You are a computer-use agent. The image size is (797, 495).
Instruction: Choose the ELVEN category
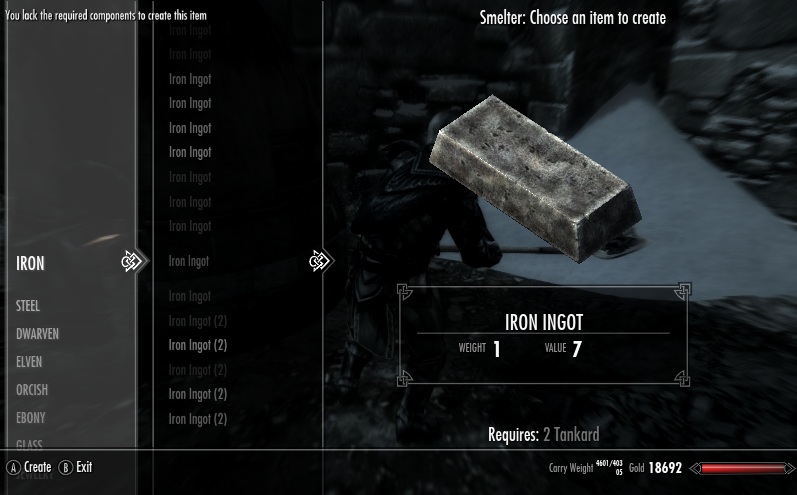click(x=29, y=362)
